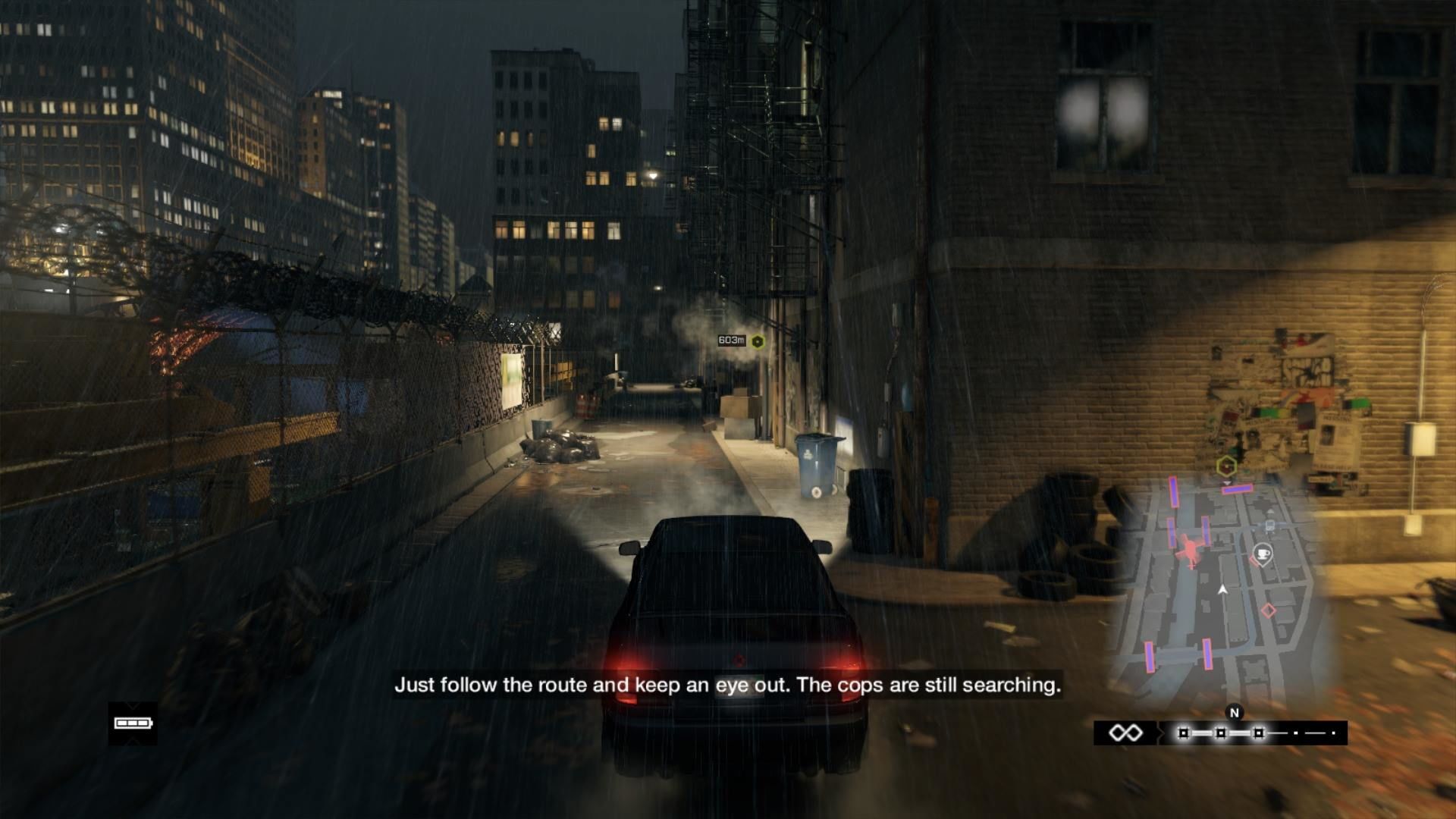Click the battery gadget indicator

[133, 723]
